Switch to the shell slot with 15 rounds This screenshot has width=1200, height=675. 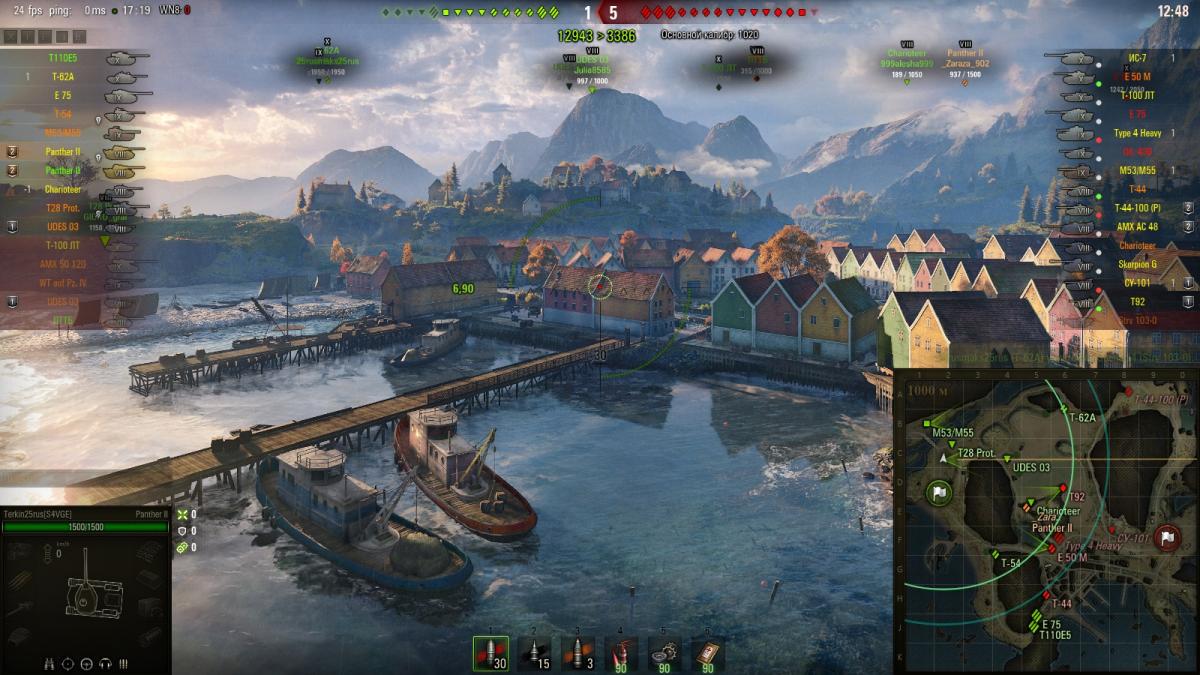click(x=534, y=653)
